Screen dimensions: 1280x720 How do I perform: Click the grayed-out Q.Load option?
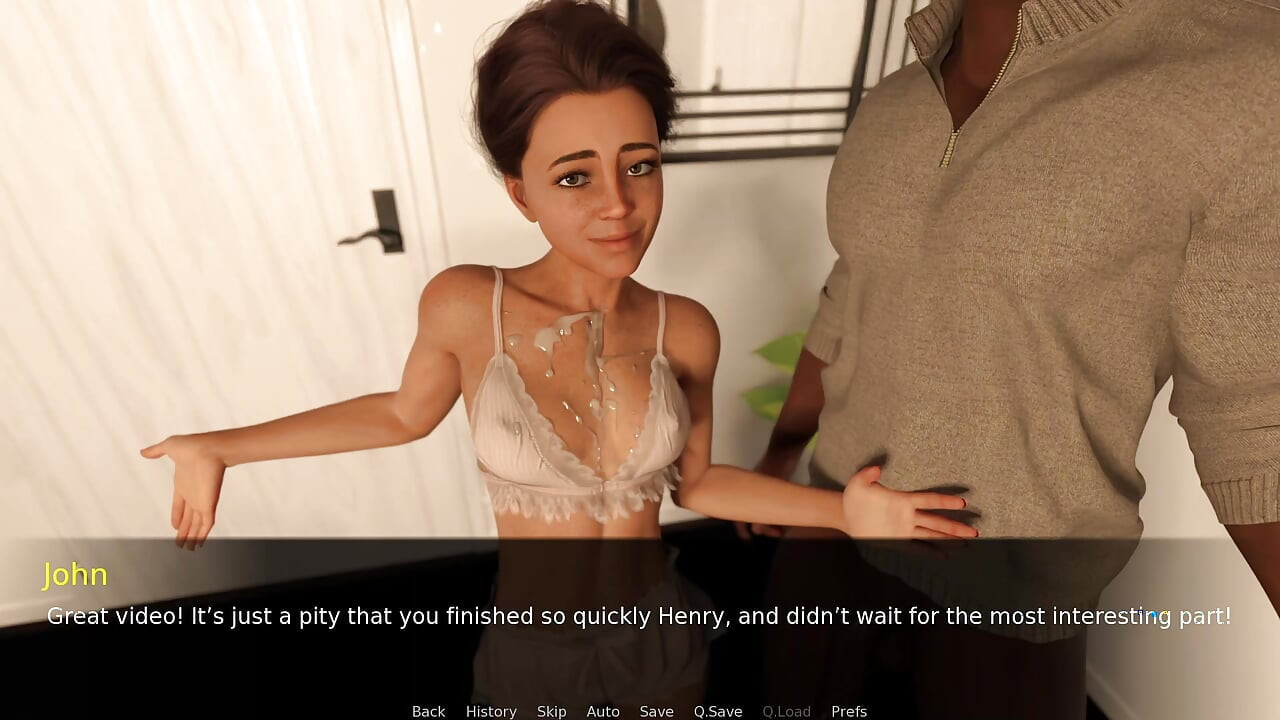(x=786, y=711)
